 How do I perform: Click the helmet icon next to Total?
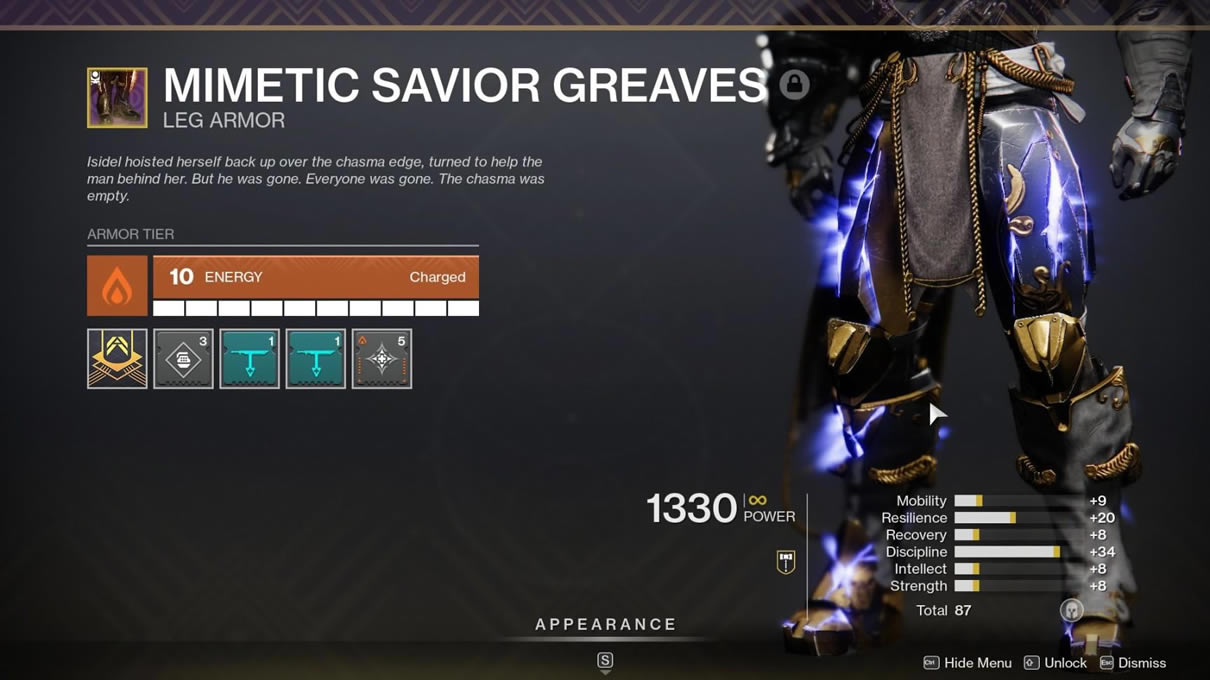(x=1071, y=610)
